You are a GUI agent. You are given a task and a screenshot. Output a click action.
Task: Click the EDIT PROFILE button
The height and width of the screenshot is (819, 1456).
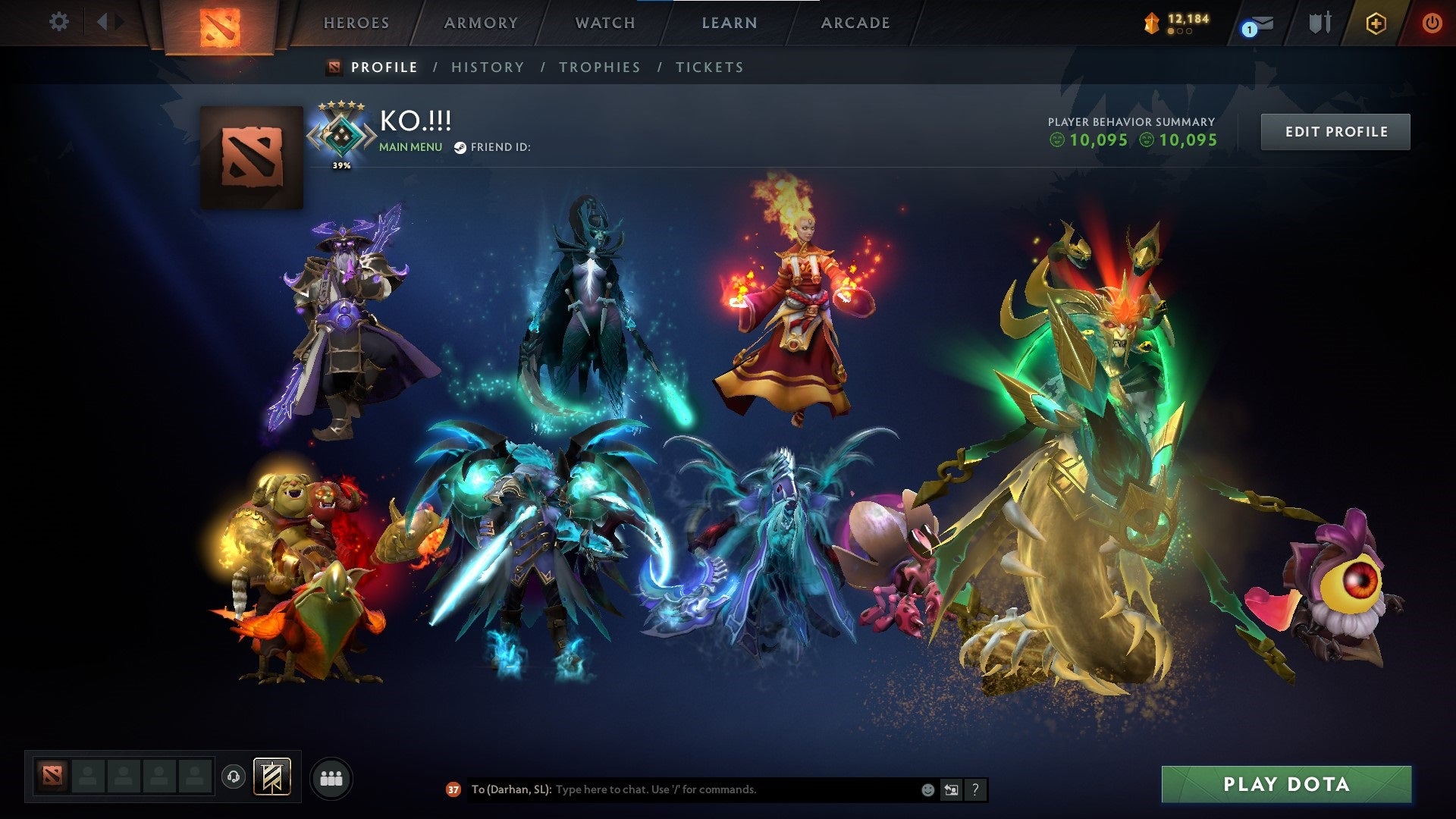[x=1335, y=131]
